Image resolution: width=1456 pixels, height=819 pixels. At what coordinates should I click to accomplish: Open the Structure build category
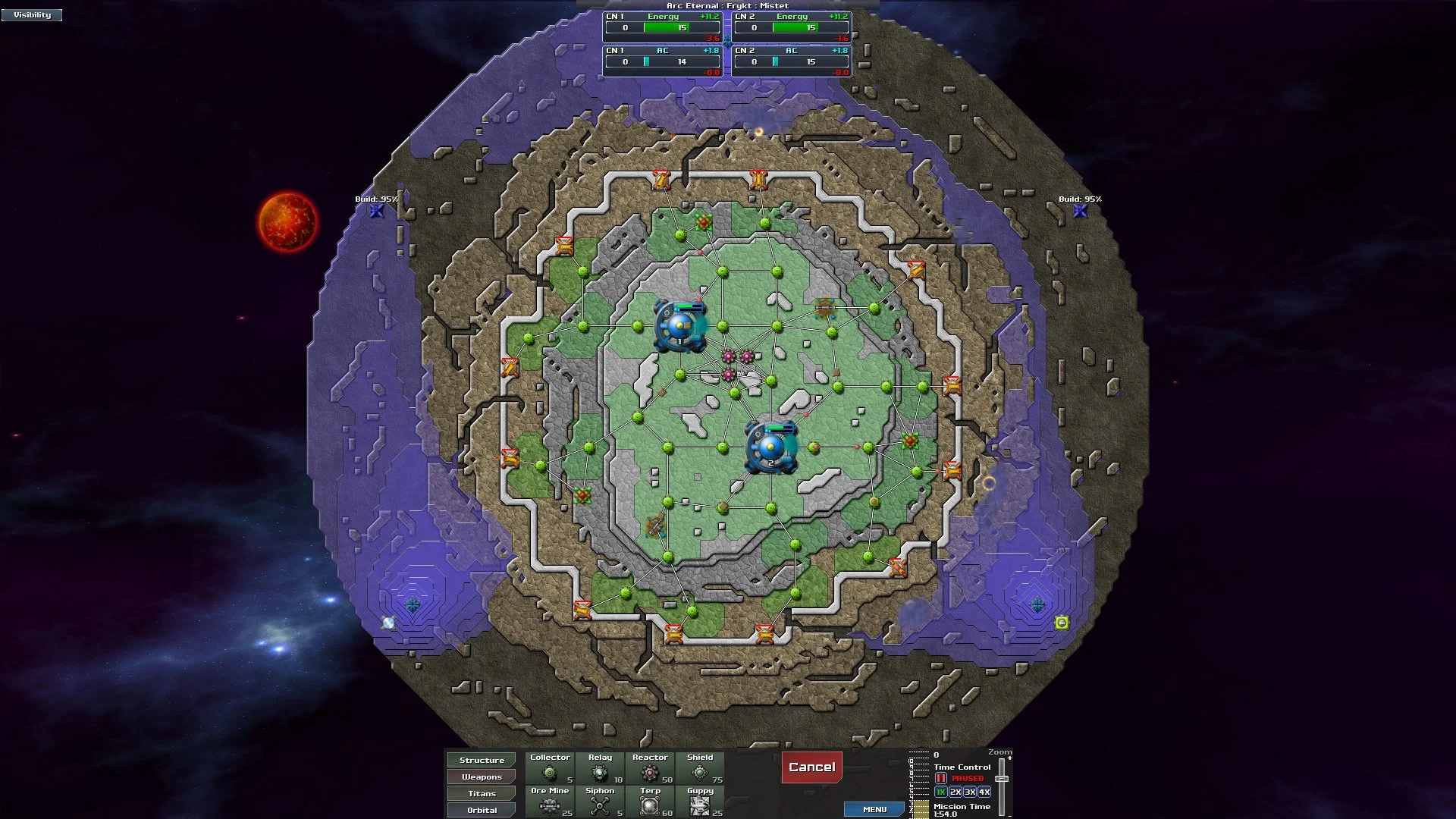pyautogui.click(x=481, y=760)
